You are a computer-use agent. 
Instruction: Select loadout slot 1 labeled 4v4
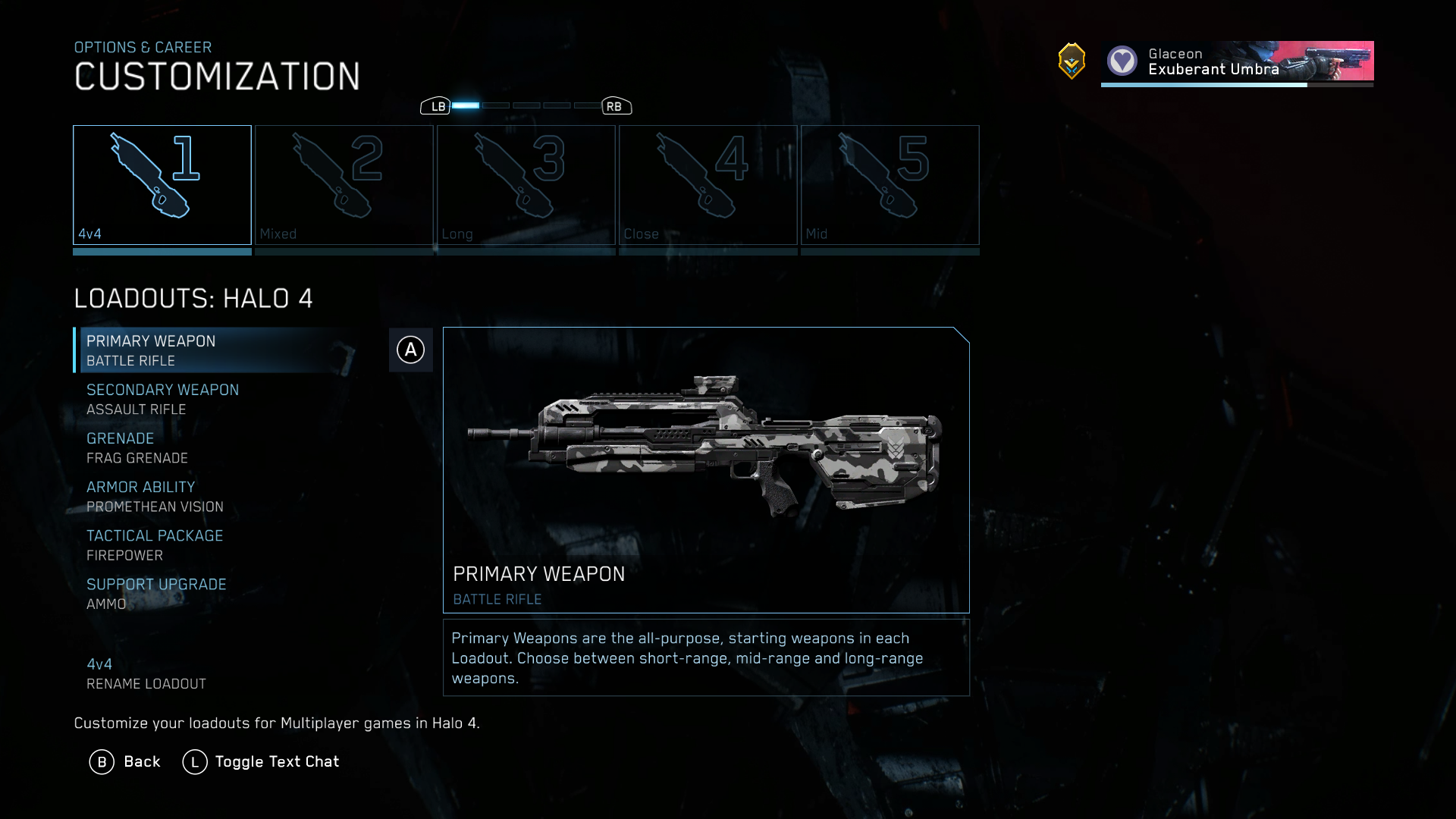(x=162, y=185)
